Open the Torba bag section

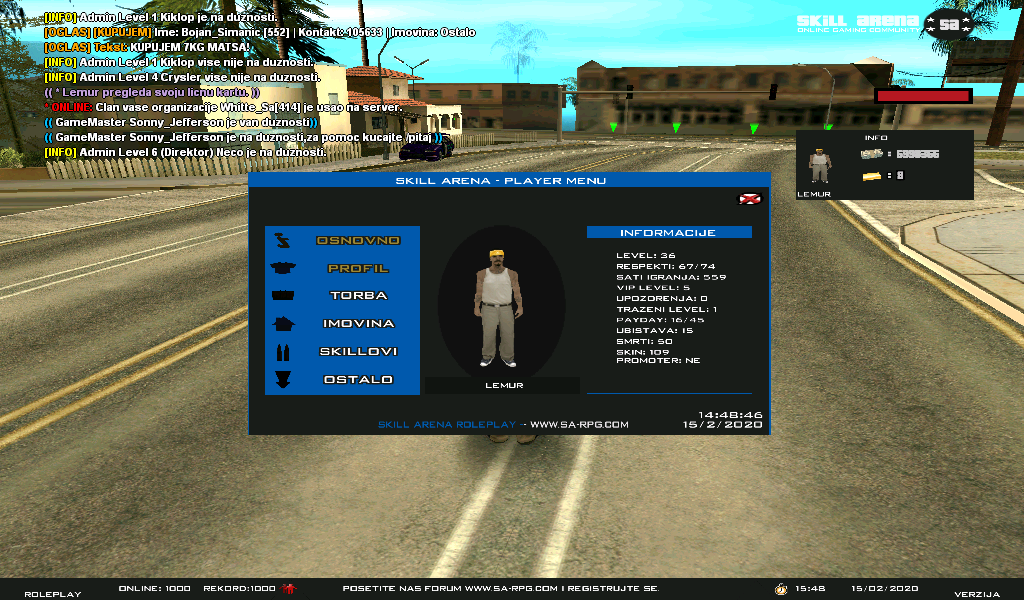pos(358,296)
